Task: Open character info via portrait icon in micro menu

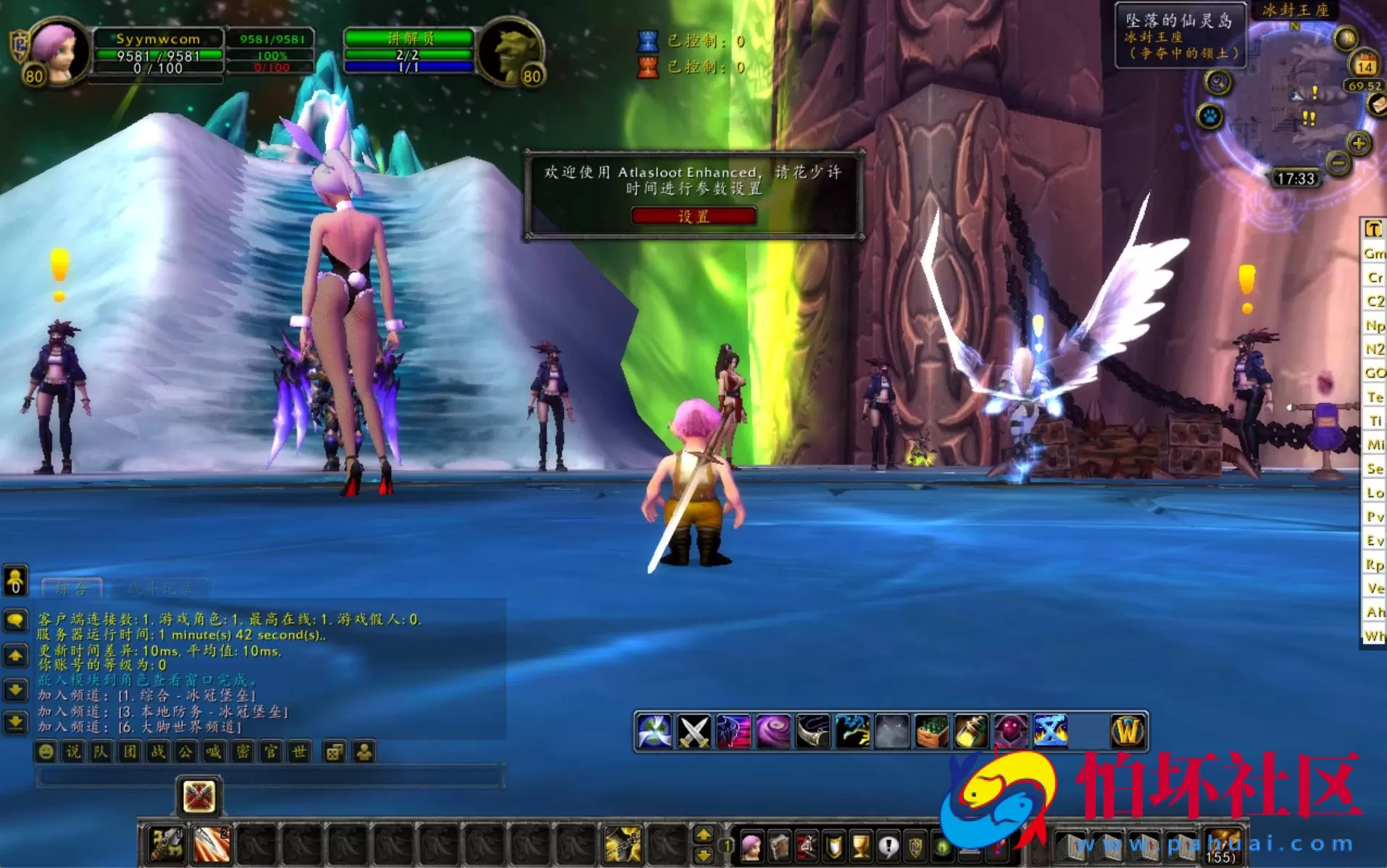Action: (x=751, y=847)
